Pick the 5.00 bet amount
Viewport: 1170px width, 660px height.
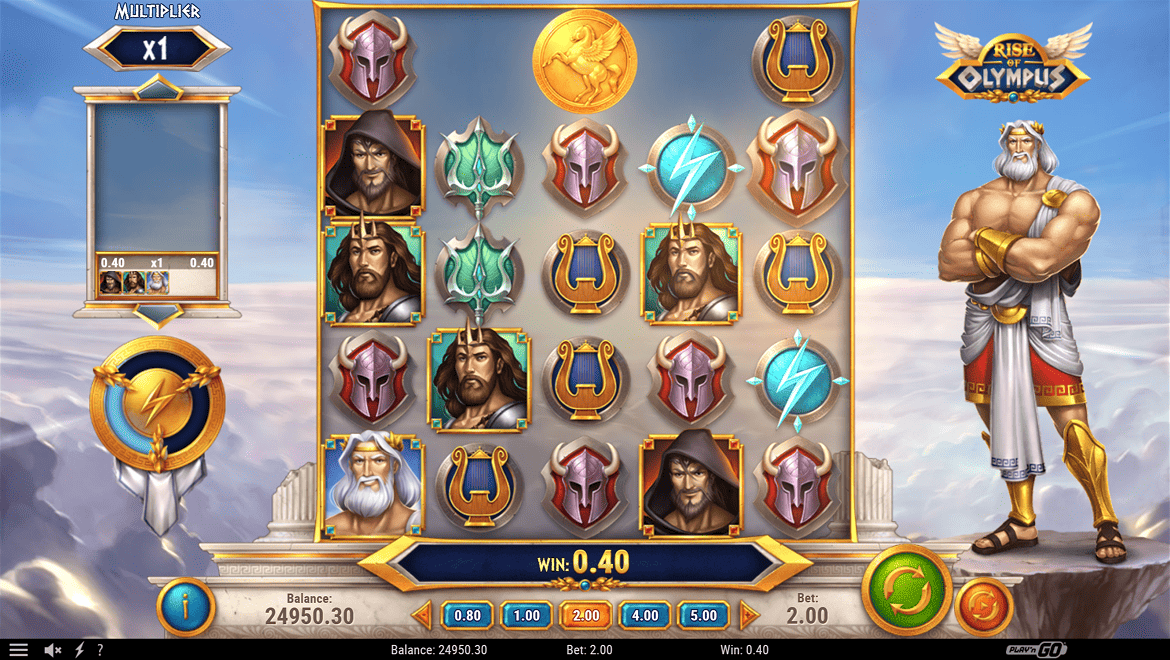704,615
